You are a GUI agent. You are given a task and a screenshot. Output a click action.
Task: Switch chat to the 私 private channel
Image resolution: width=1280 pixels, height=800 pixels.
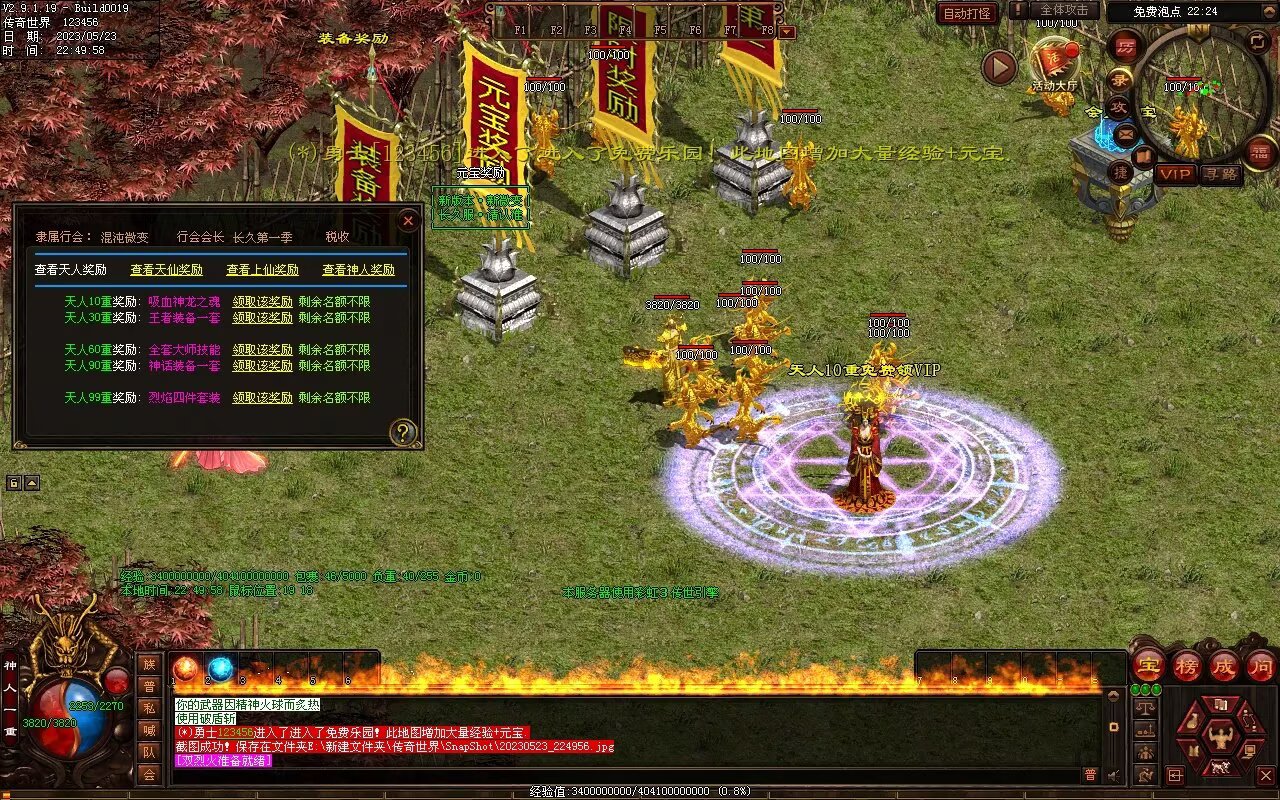point(149,708)
